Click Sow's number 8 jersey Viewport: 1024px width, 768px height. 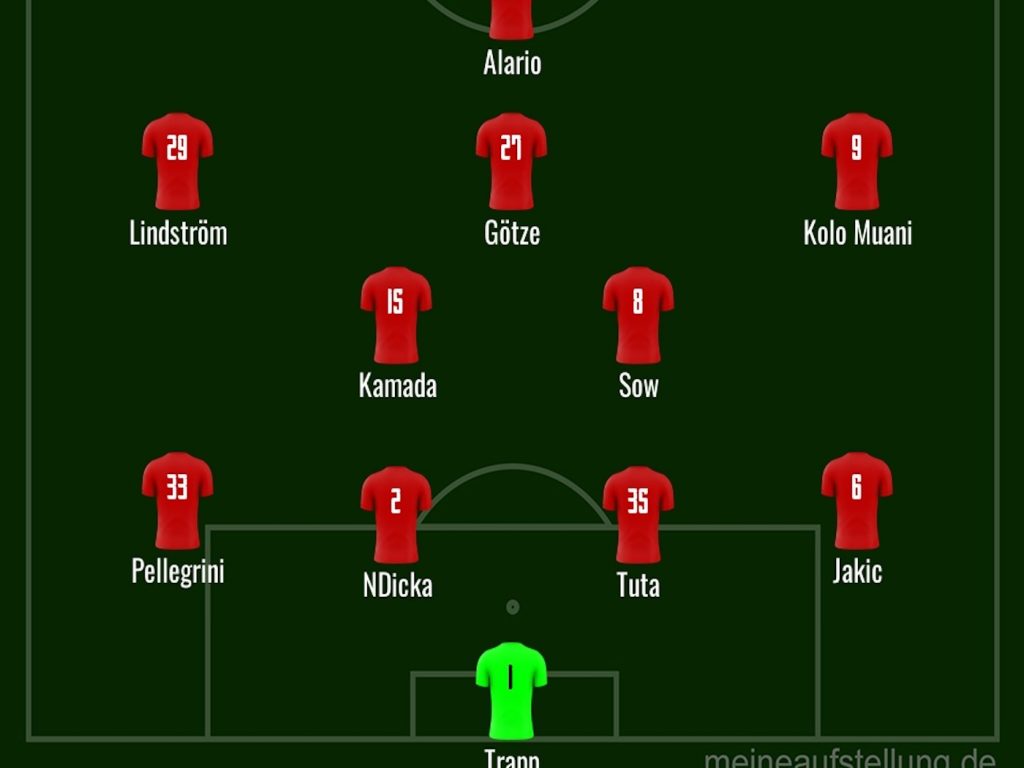638,314
